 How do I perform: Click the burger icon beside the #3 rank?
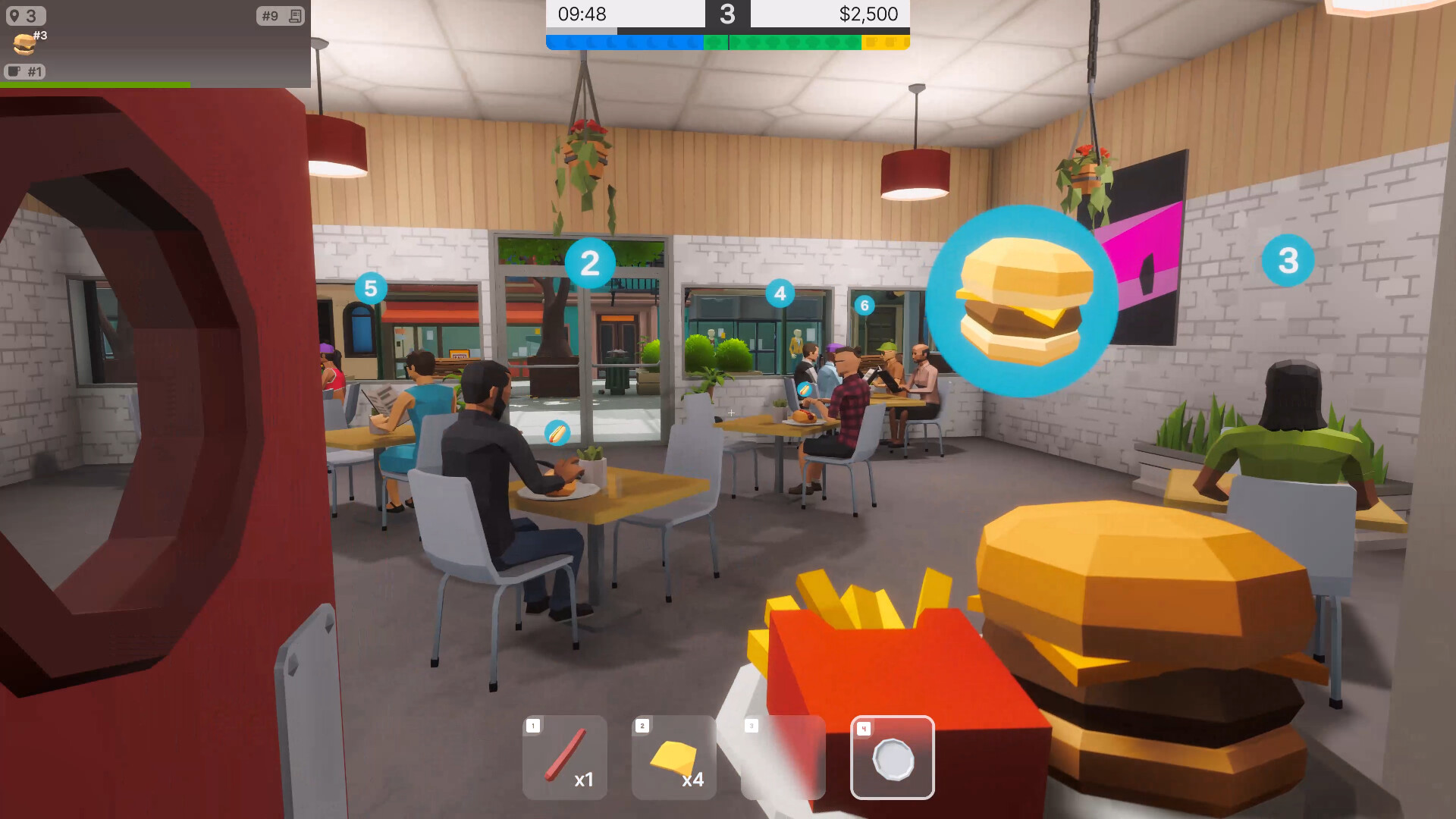(23, 43)
